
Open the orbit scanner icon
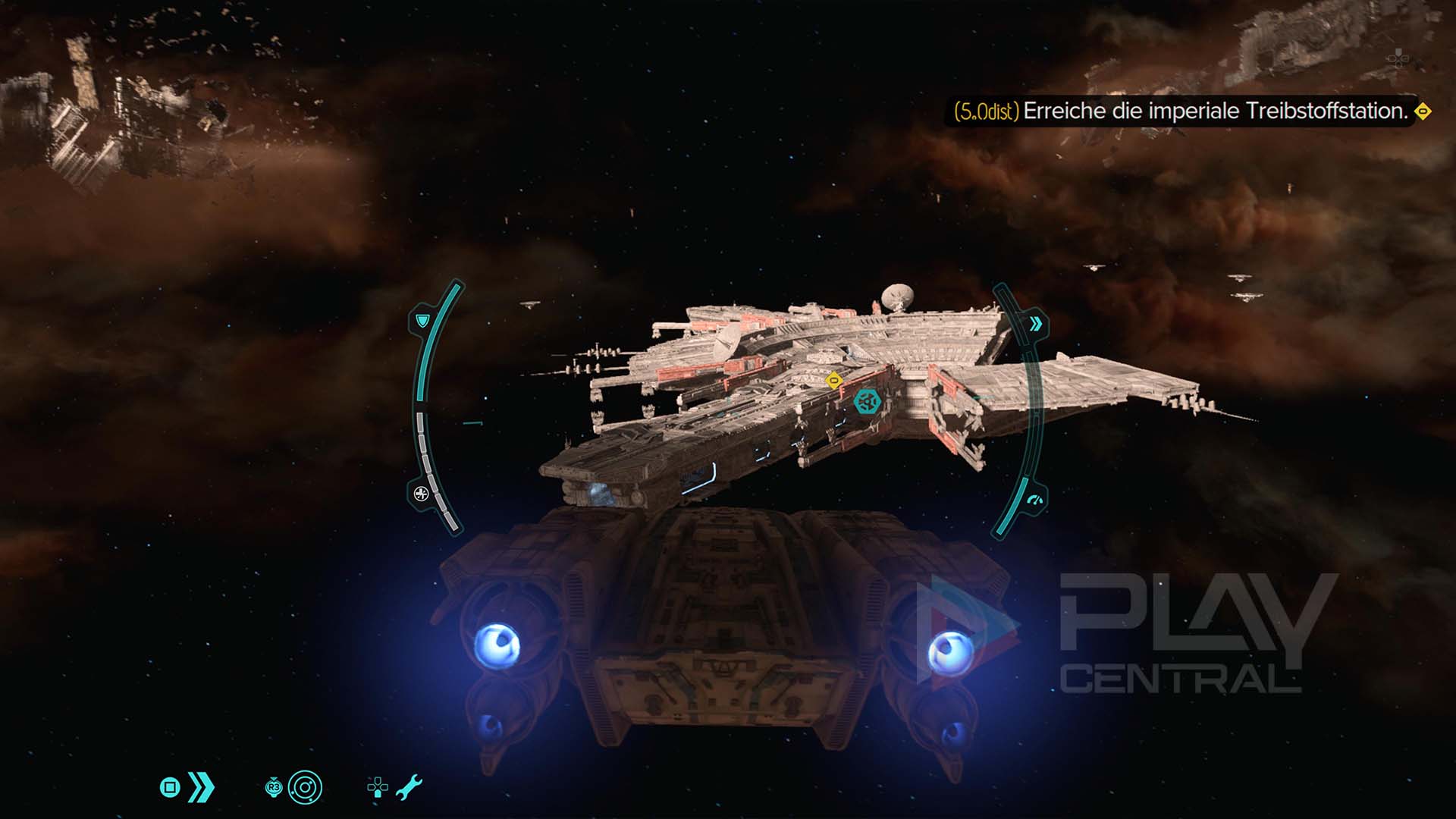[305, 788]
